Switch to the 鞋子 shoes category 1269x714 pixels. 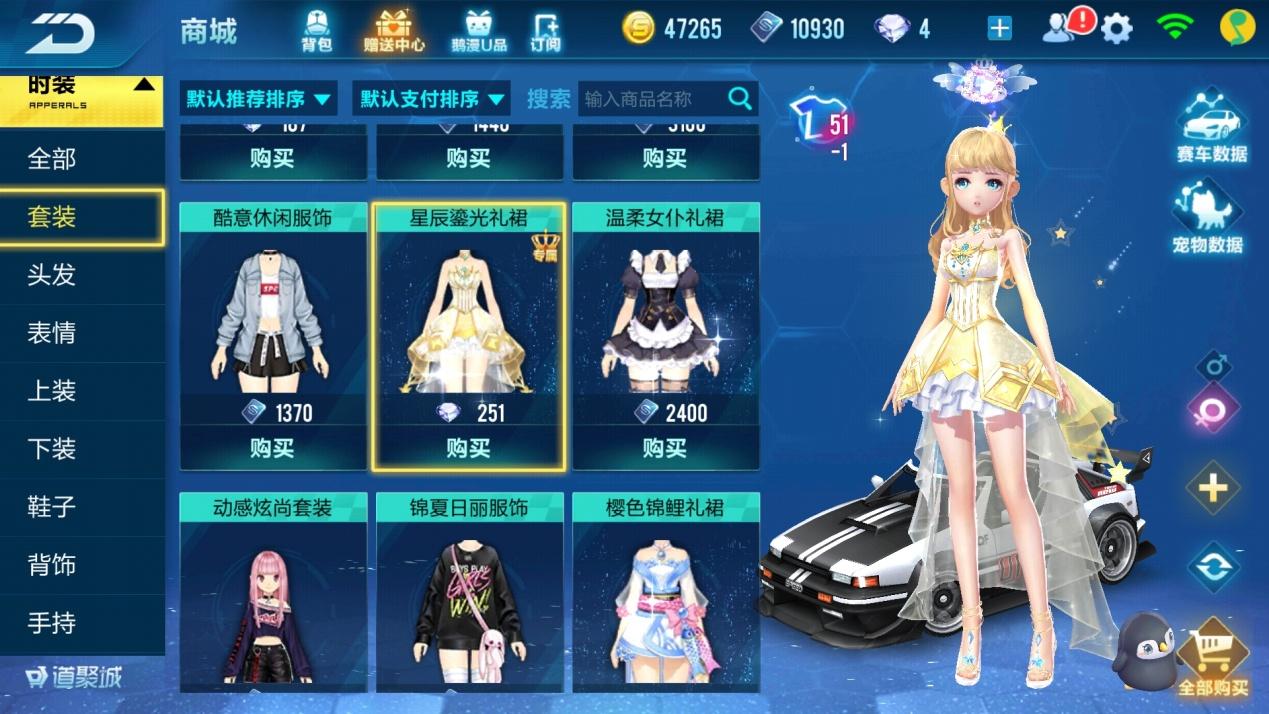tap(52, 507)
